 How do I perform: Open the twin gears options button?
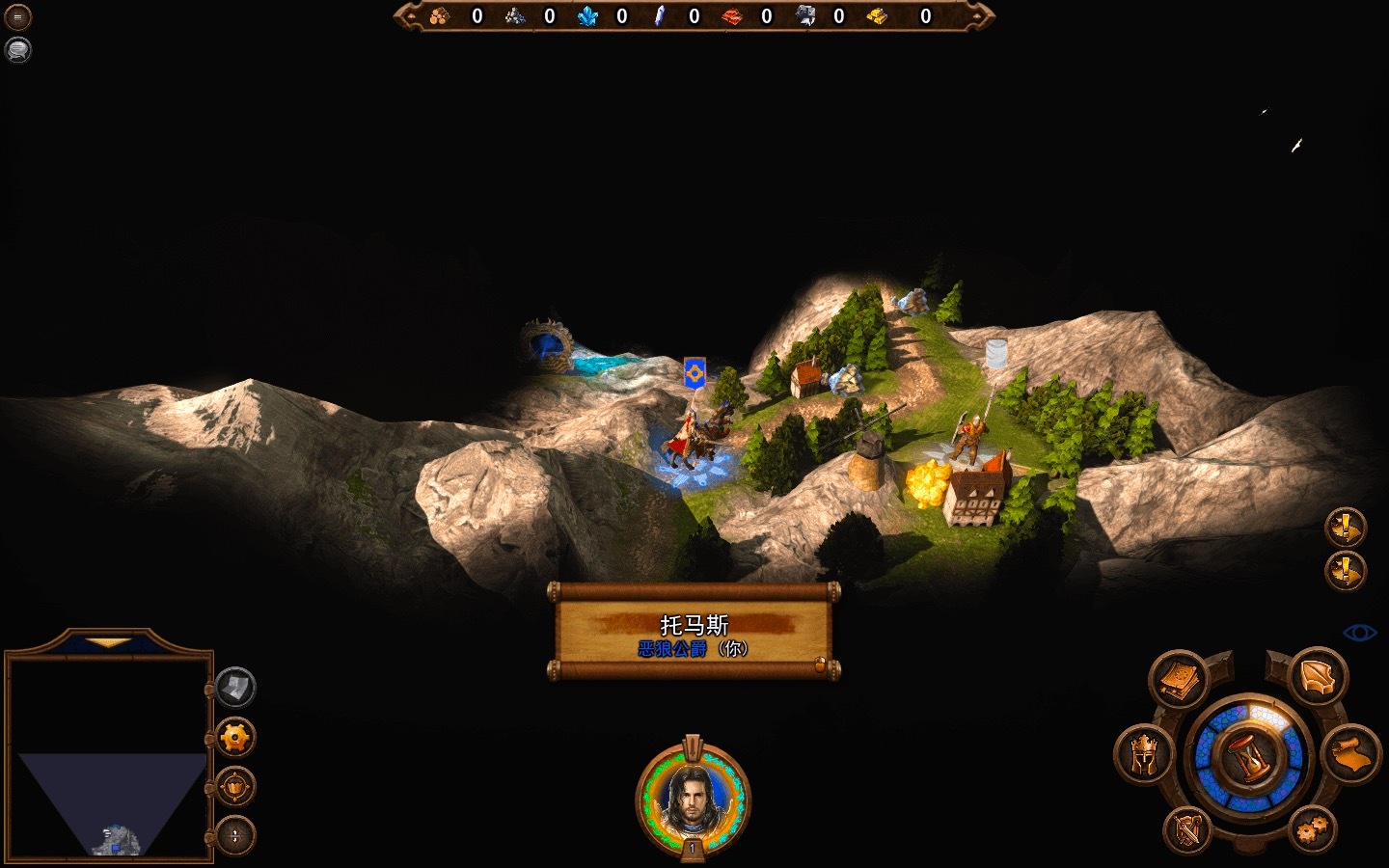1313,828
